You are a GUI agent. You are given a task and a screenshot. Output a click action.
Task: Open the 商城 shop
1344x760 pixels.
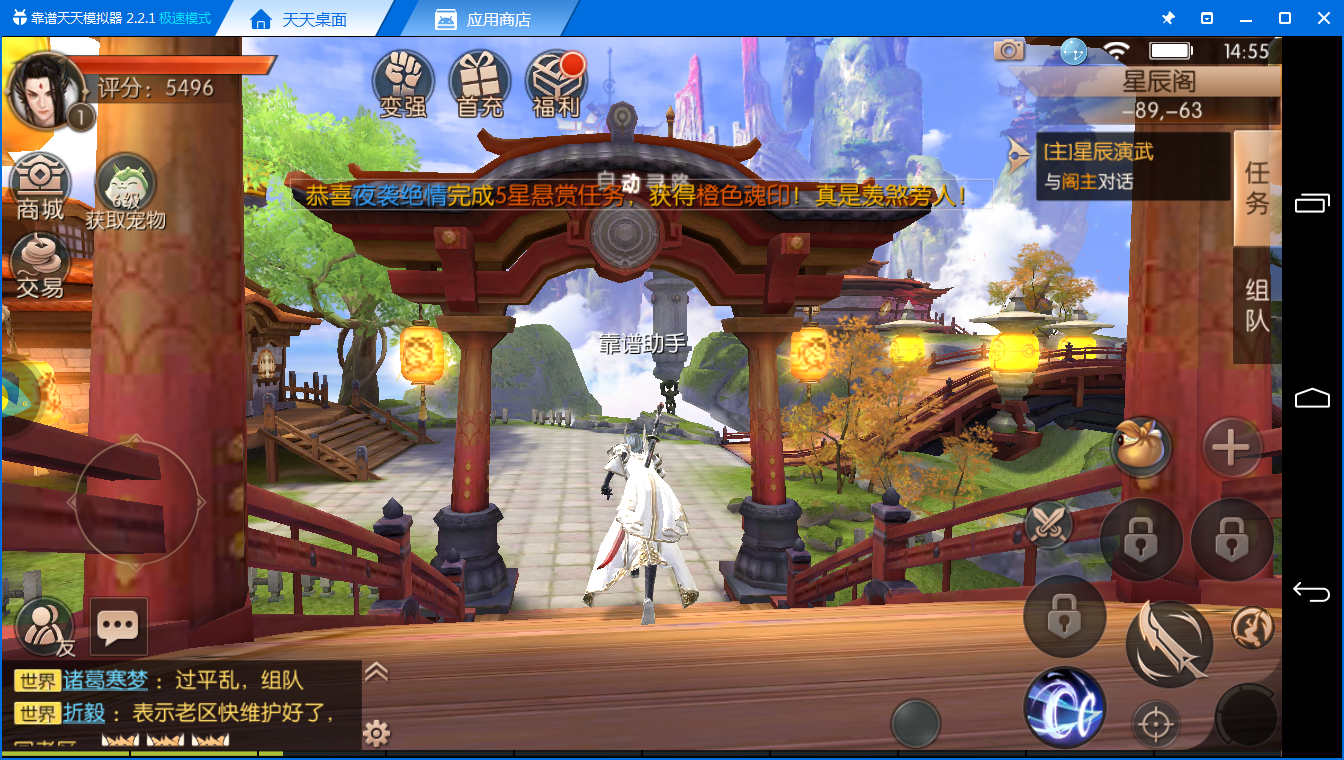pyautogui.click(x=40, y=187)
